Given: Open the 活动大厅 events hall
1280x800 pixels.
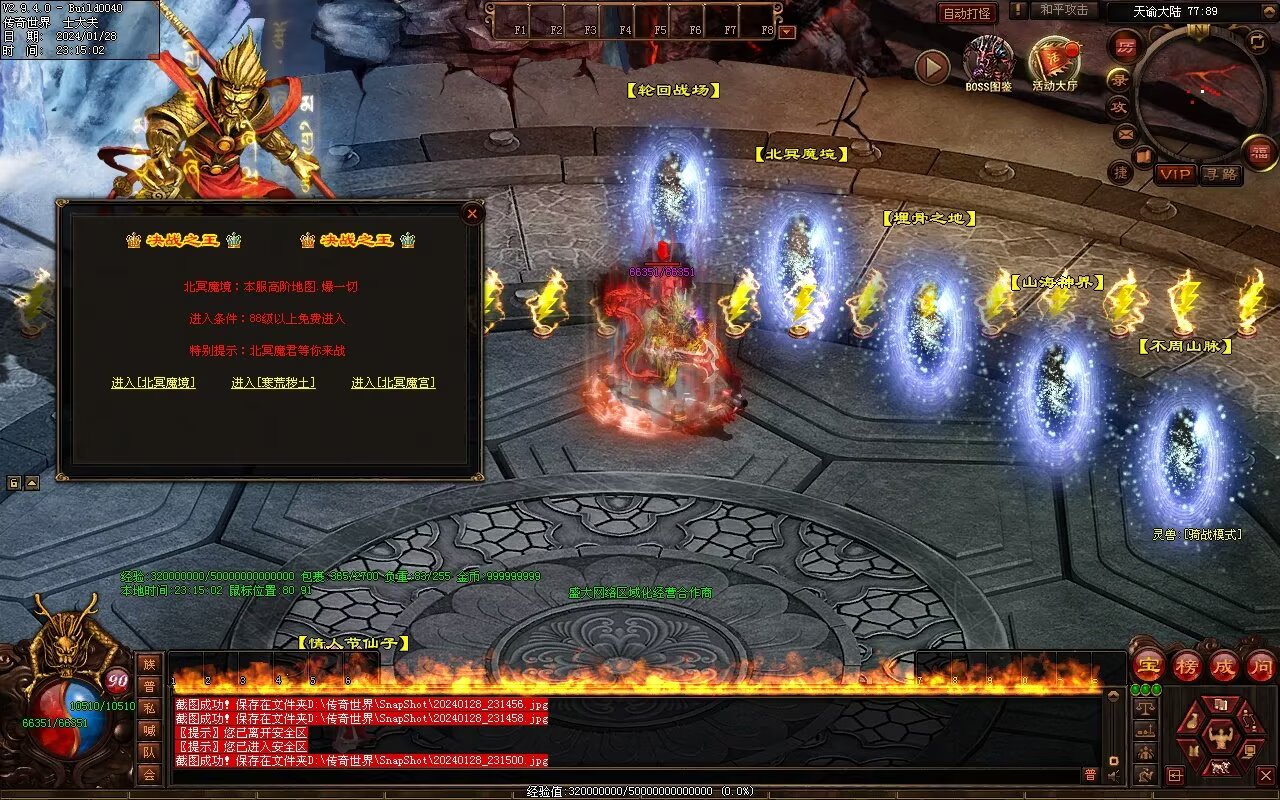Looking at the screenshot, I should [1054, 62].
